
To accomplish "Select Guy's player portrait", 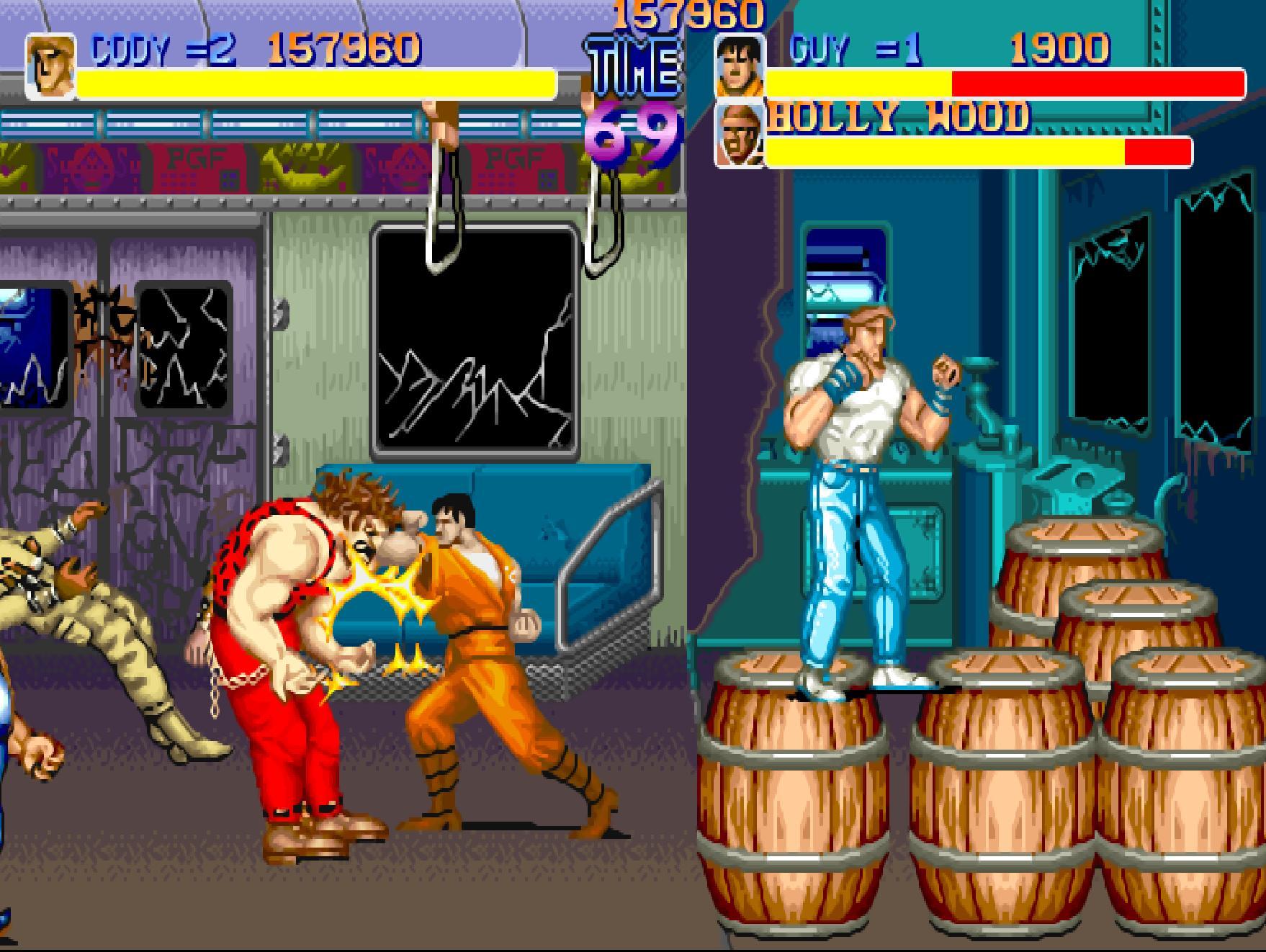I will coord(740,65).
